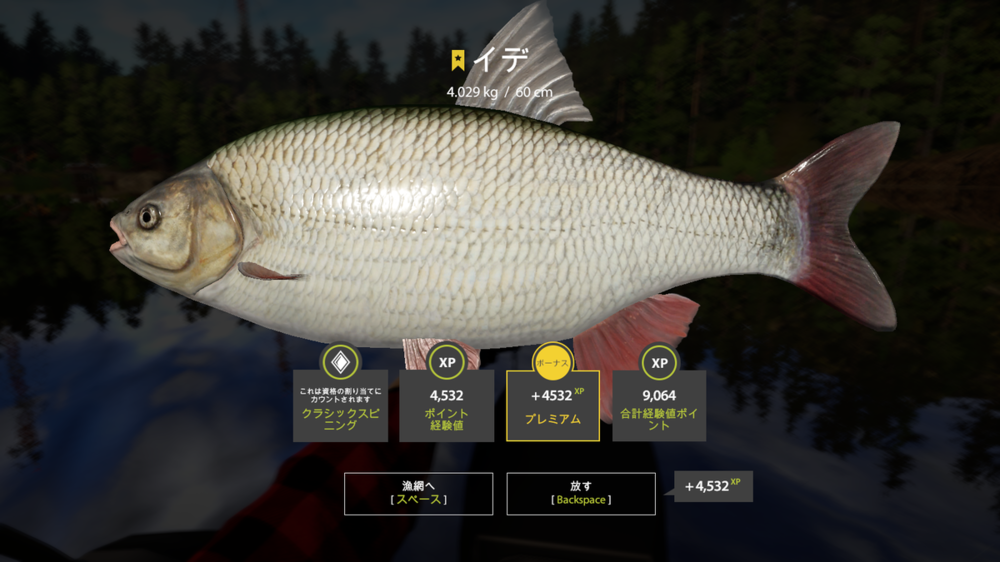1000x562 pixels.
Task: Click the クラシックスピニング quota card
Action: coord(340,406)
